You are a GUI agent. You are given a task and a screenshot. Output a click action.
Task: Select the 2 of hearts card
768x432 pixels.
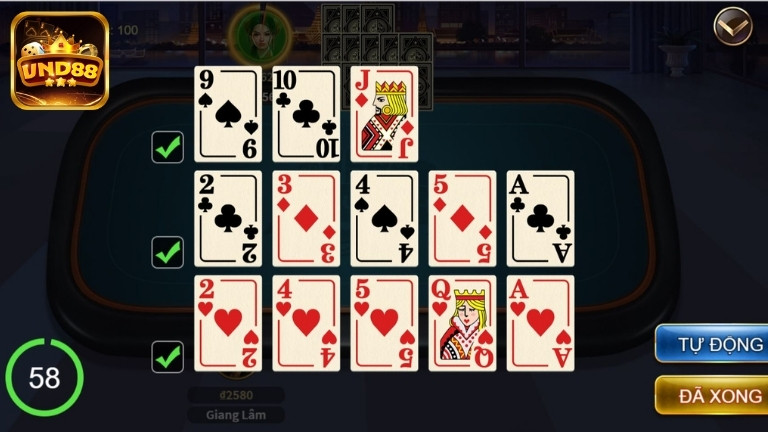coord(228,323)
